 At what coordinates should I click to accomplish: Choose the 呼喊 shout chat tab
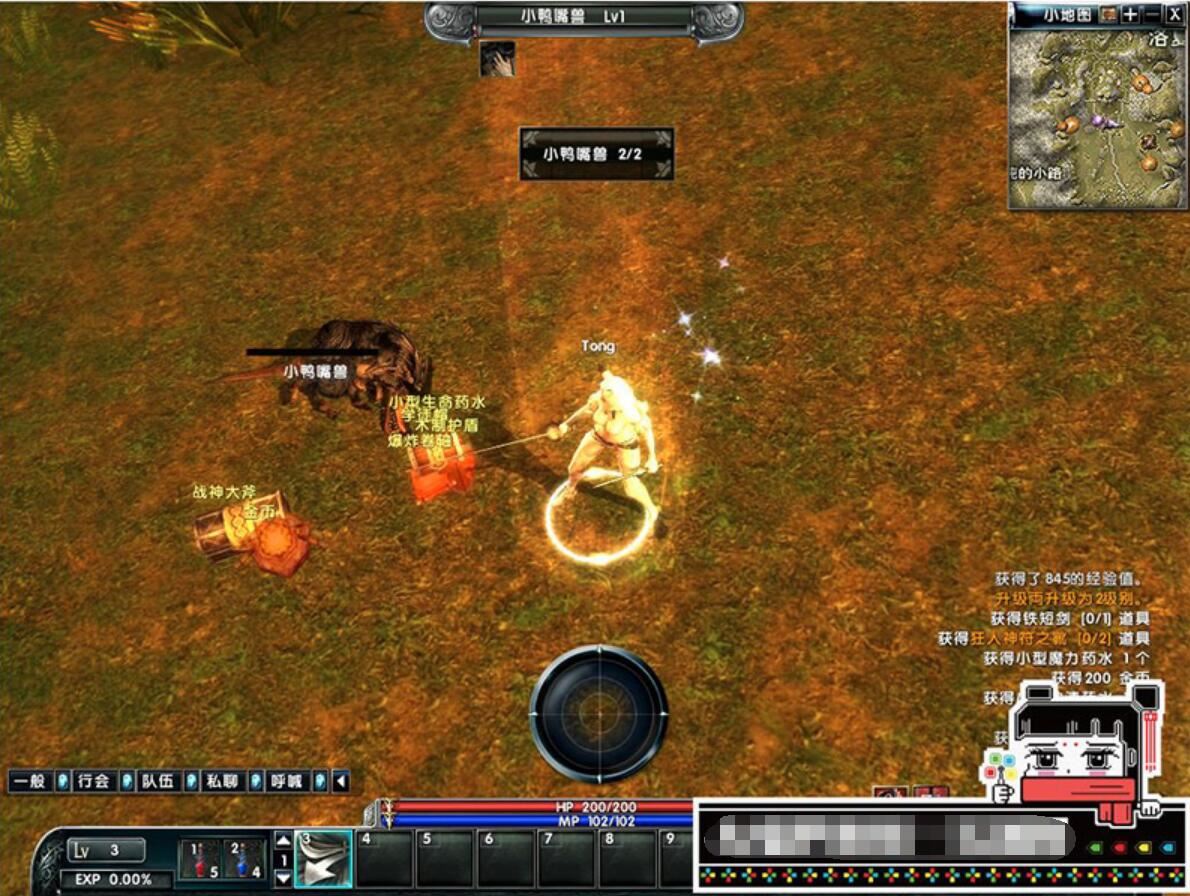[x=286, y=781]
